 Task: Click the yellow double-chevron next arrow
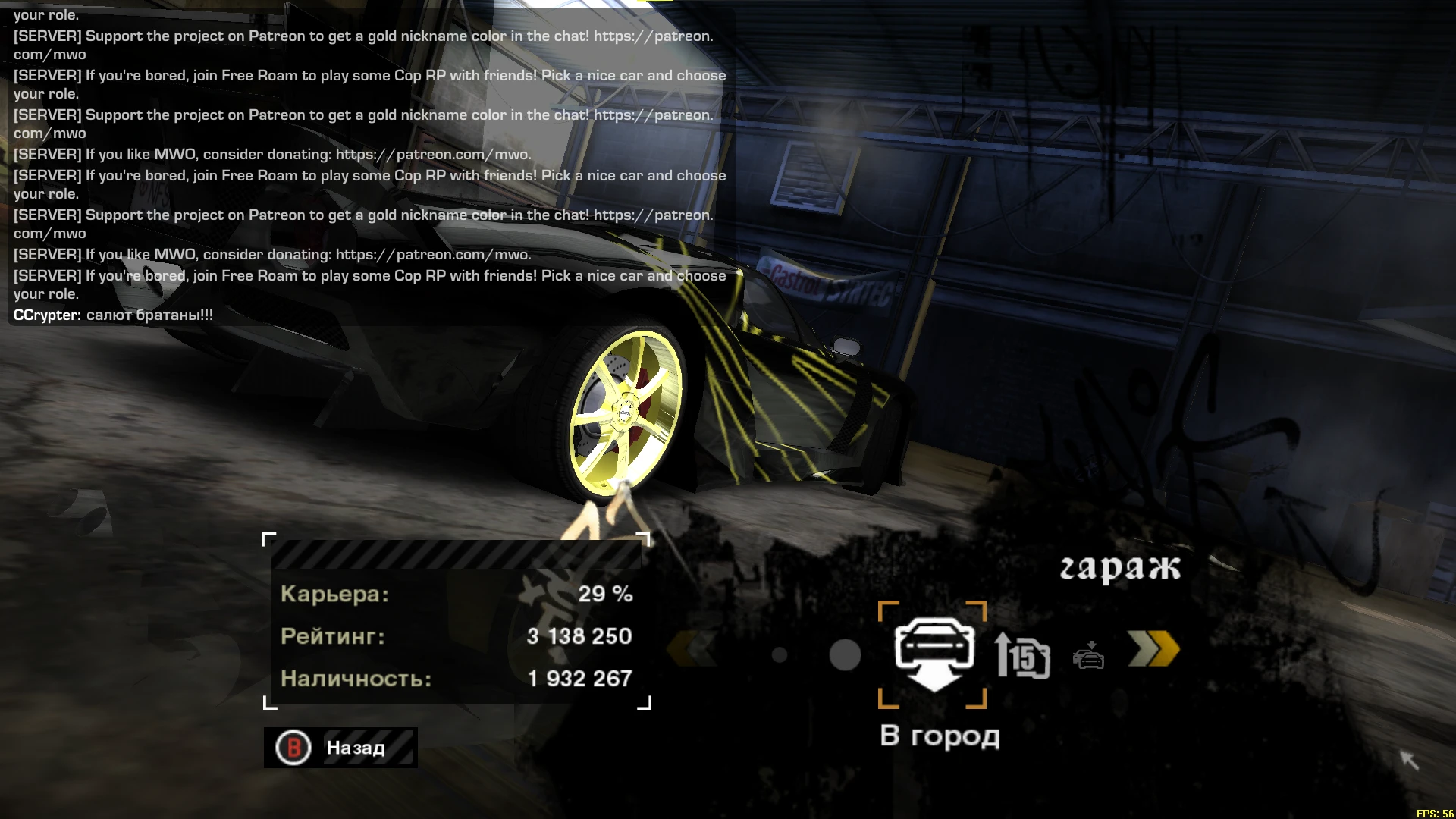coord(1155,650)
